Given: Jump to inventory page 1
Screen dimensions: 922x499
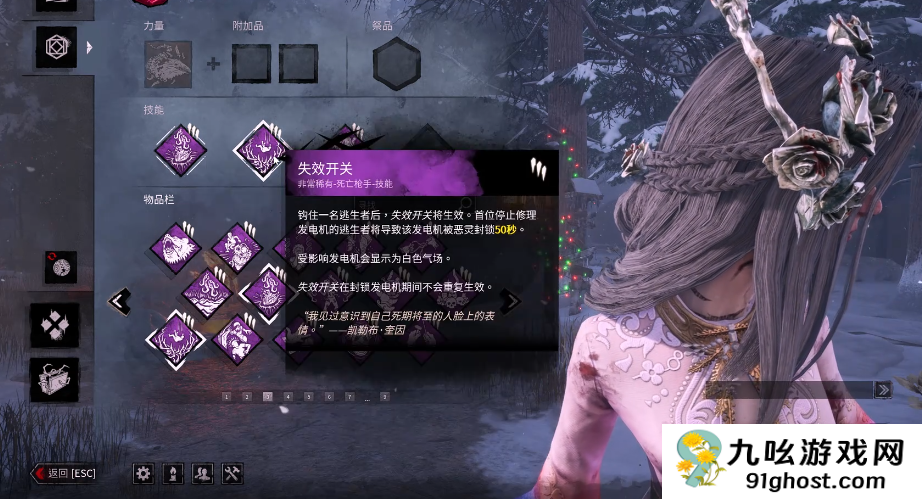Looking at the screenshot, I should (226, 397).
